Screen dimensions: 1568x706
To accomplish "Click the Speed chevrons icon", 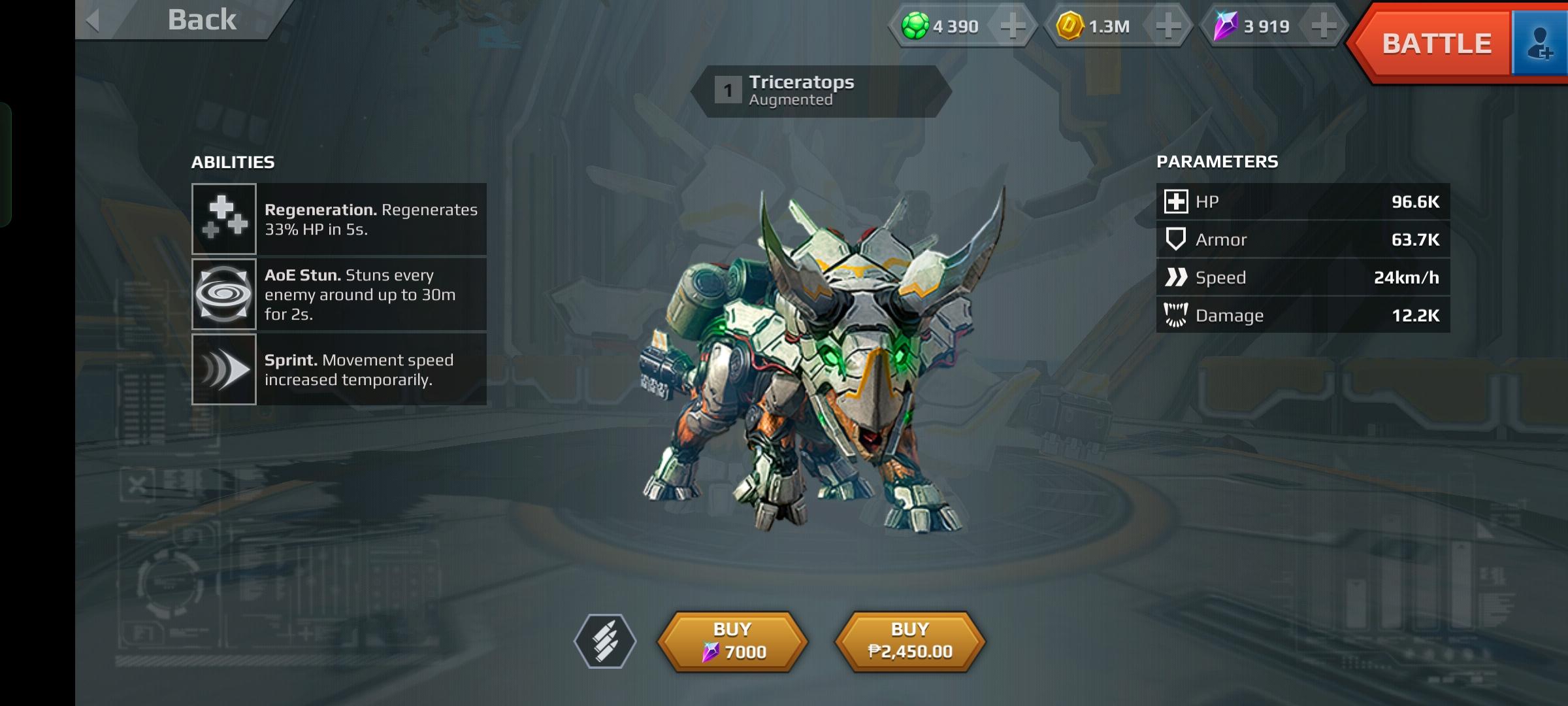I will (1176, 277).
